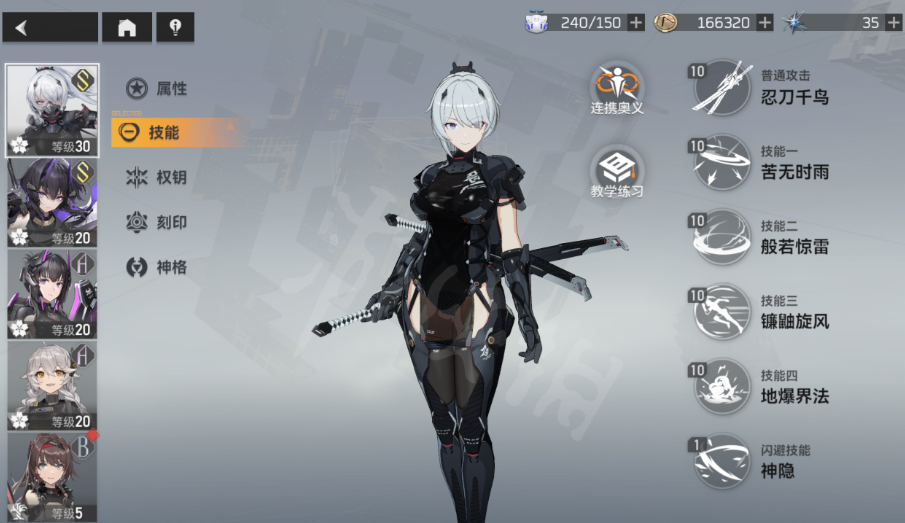Go back using the arrow button
This screenshot has width=905, height=523.
50,27
